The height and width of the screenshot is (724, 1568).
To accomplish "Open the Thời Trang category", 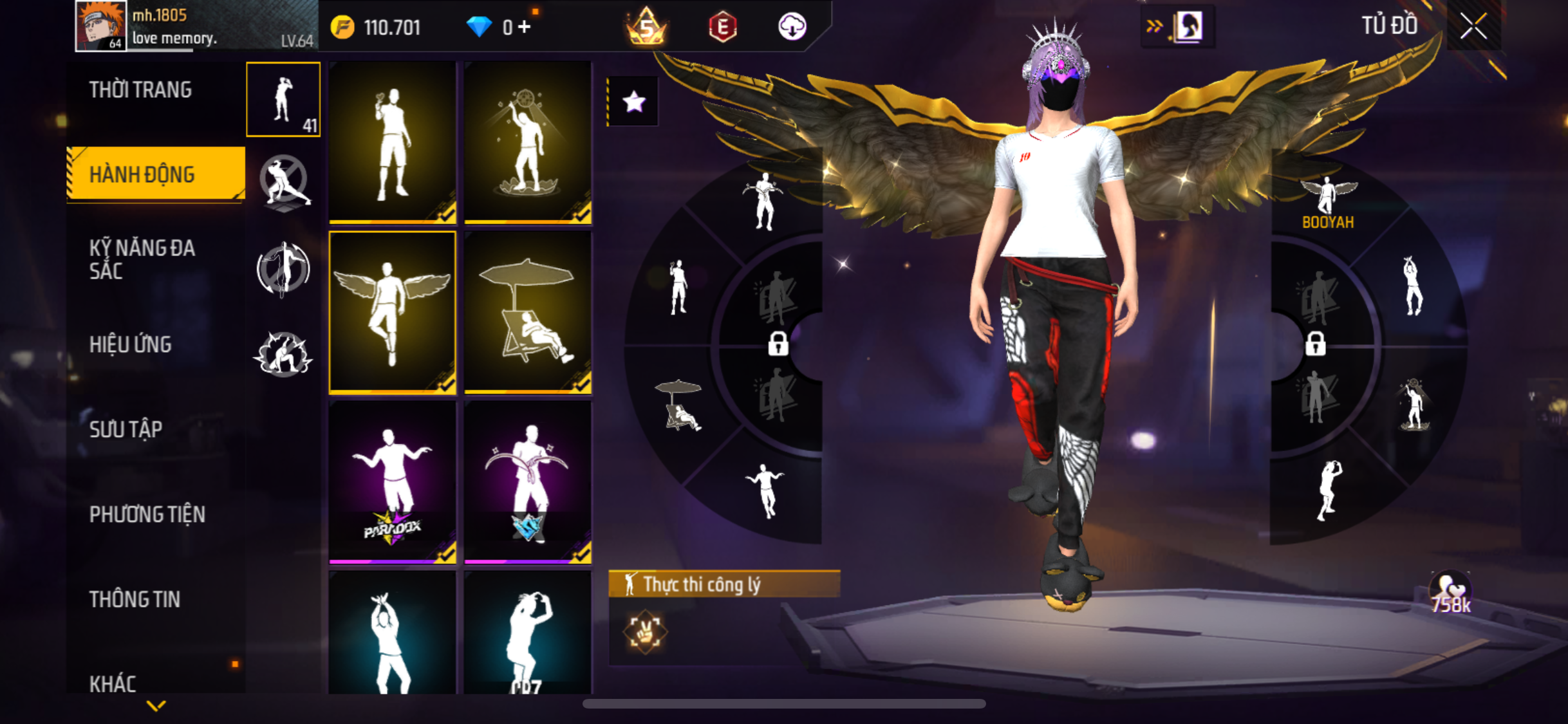I will (x=140, y=90).
